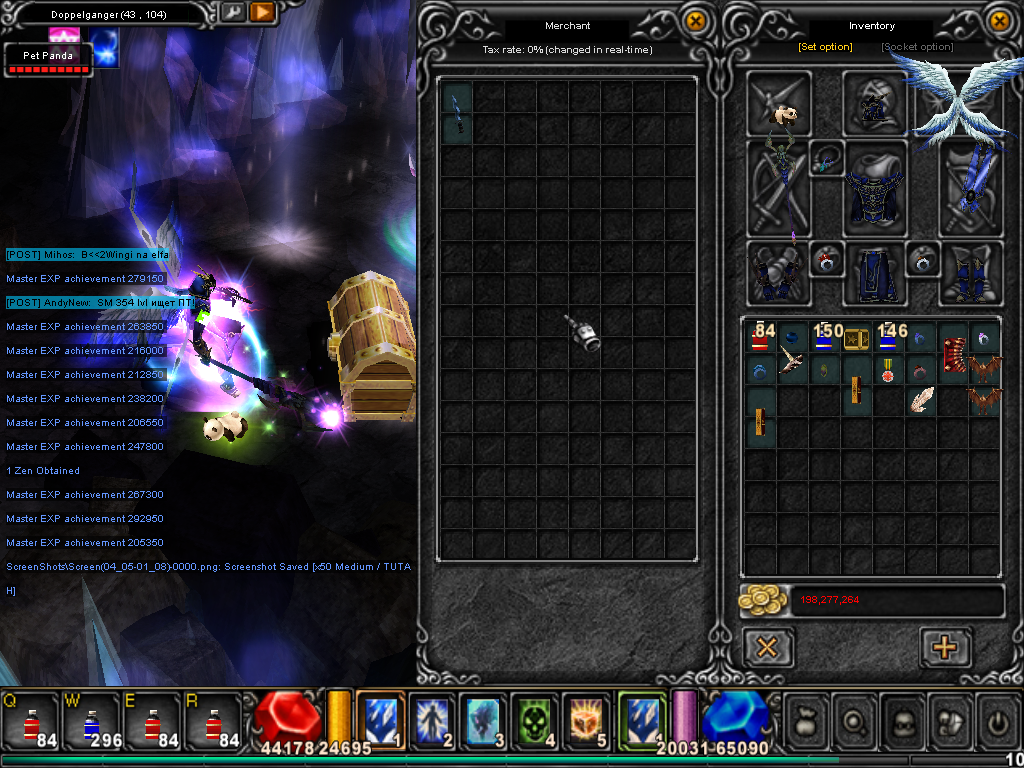
Task: Click the plus button at inventory bottom
Action: 944,647
